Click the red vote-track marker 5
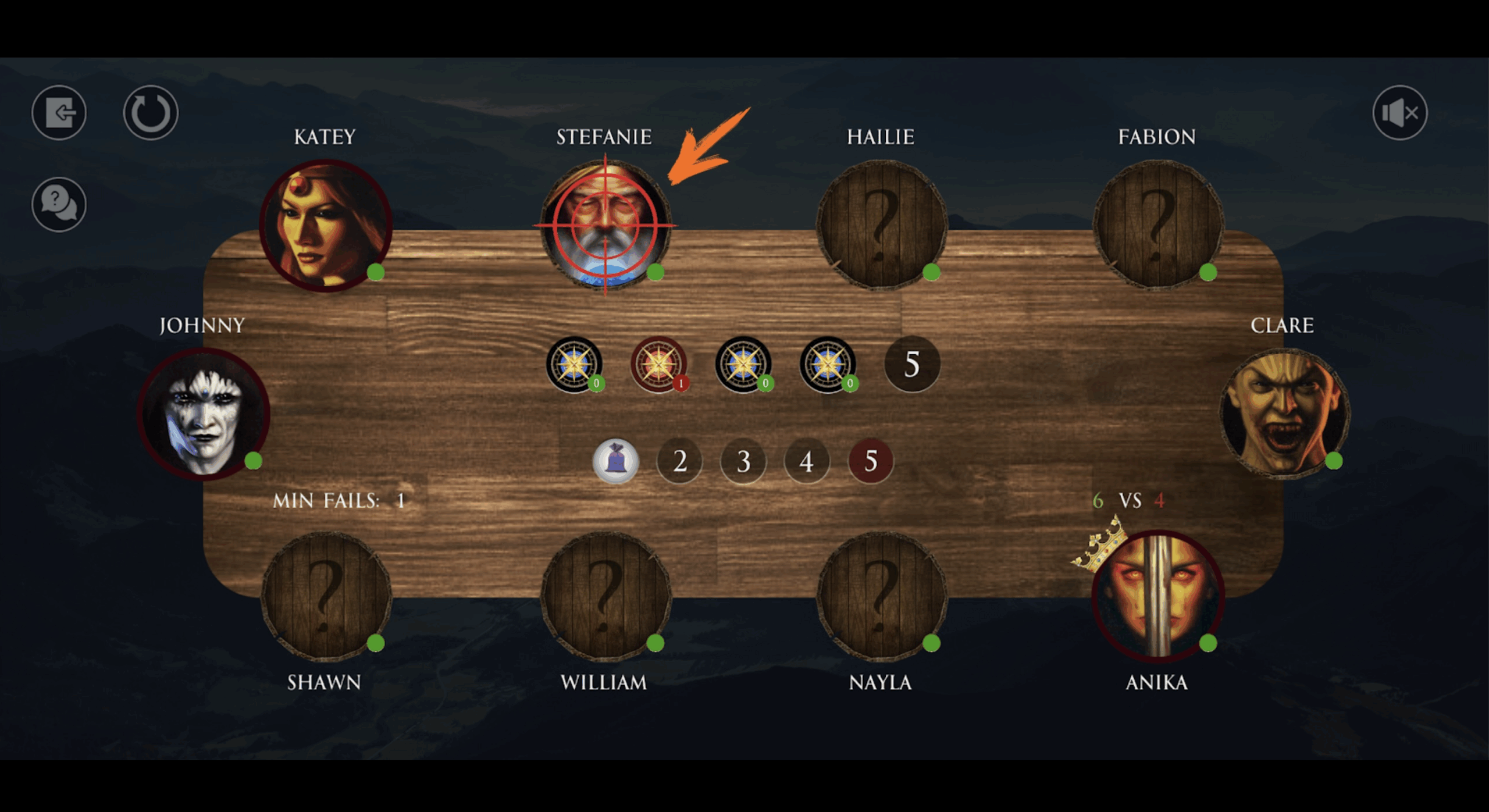Screen dimensions: 1489x812 click(x=871, y=461)
